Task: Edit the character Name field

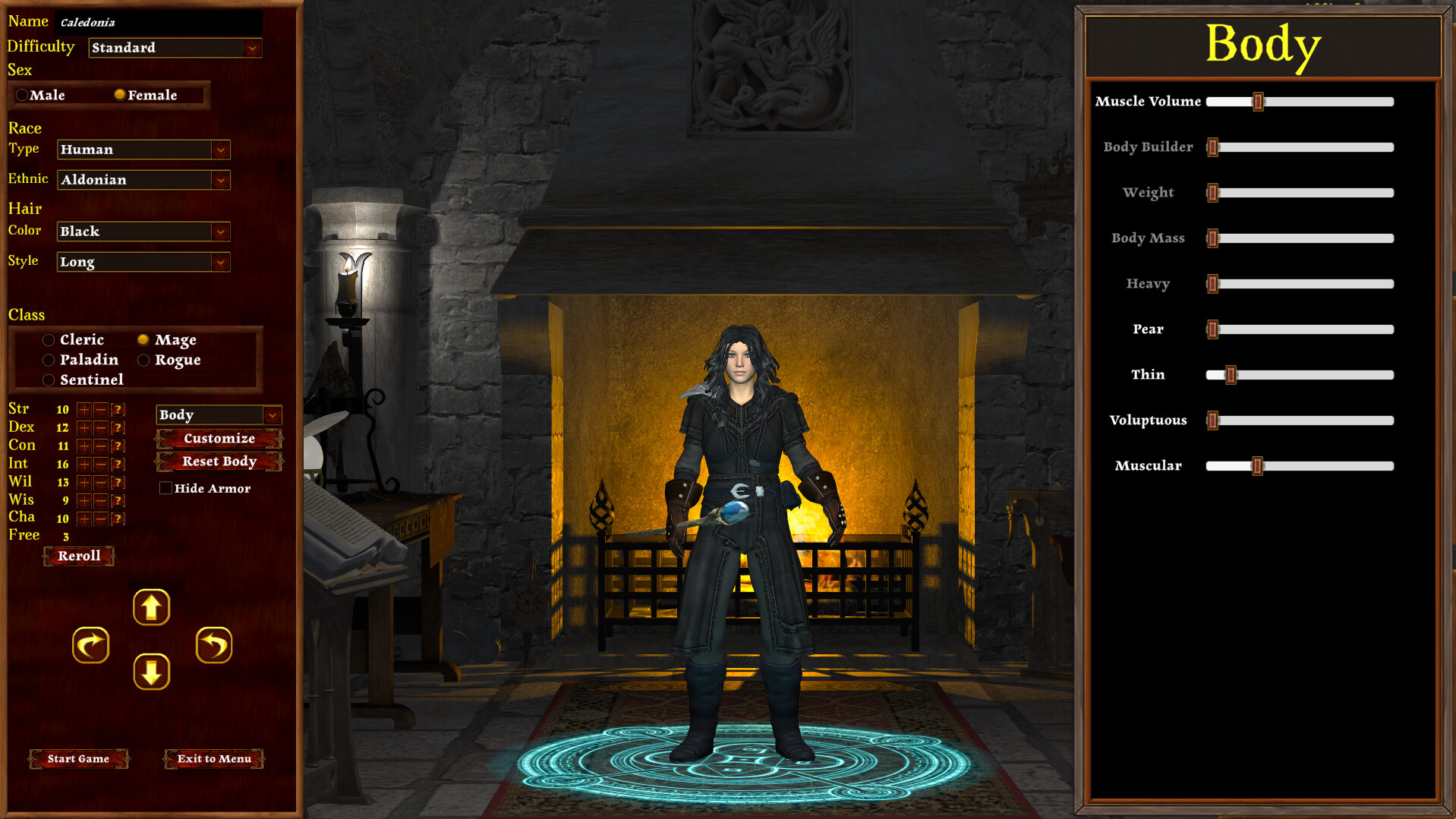Action: point(159,22)
